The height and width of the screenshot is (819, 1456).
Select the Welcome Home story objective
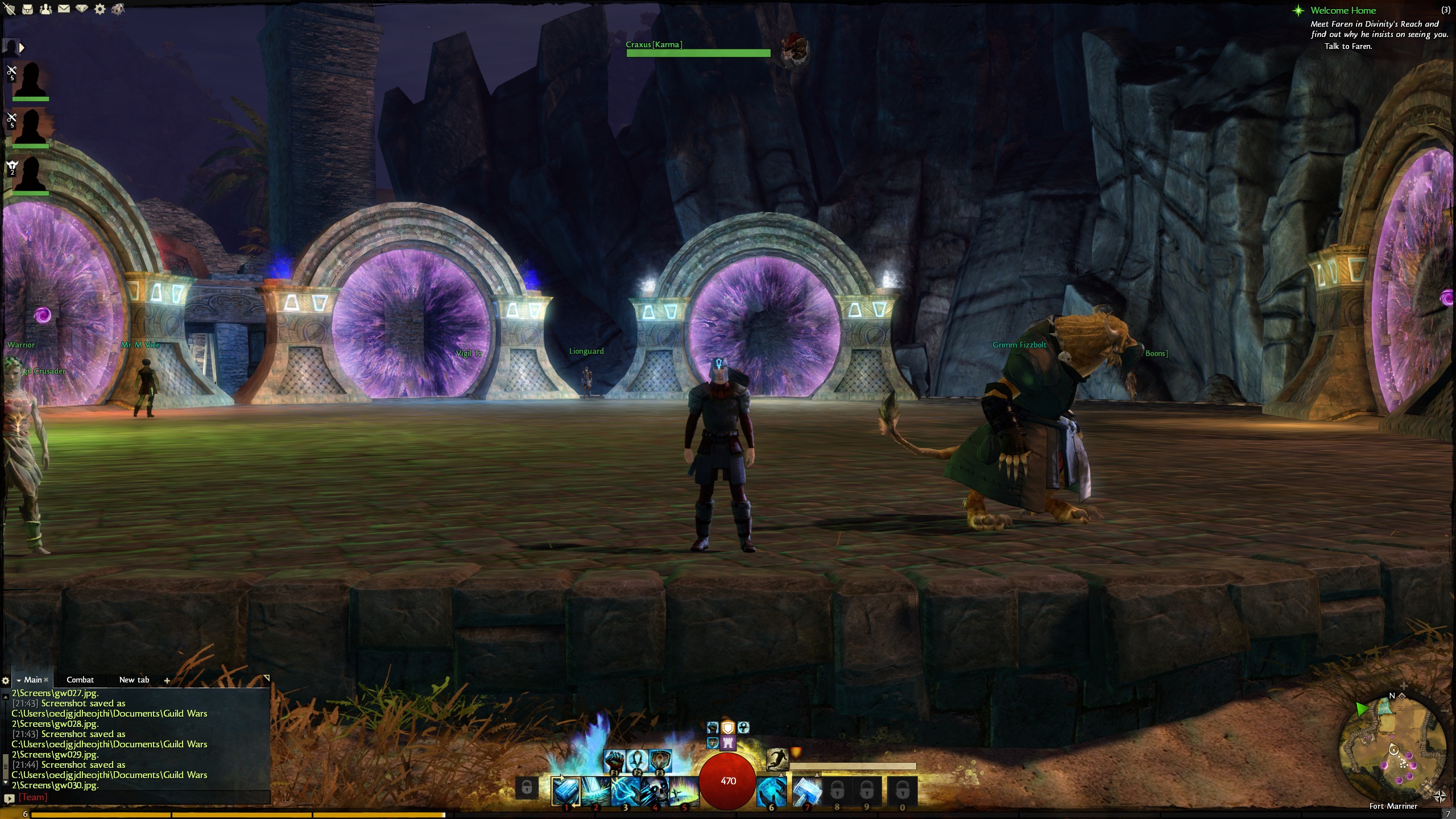pyautogui.click(x=1343, y=10)
